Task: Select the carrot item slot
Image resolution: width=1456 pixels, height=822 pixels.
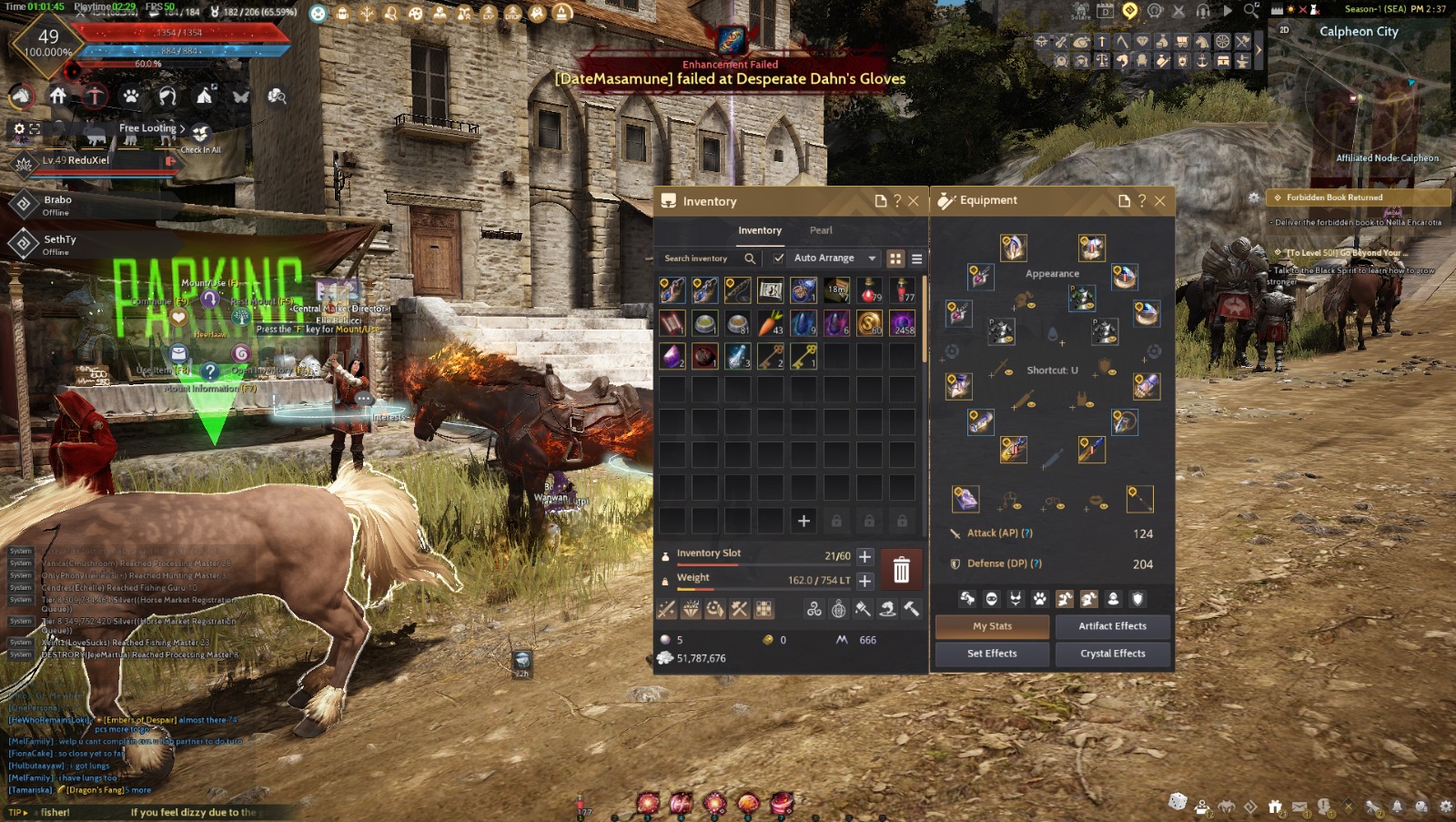Action: (x=770, y=323)
